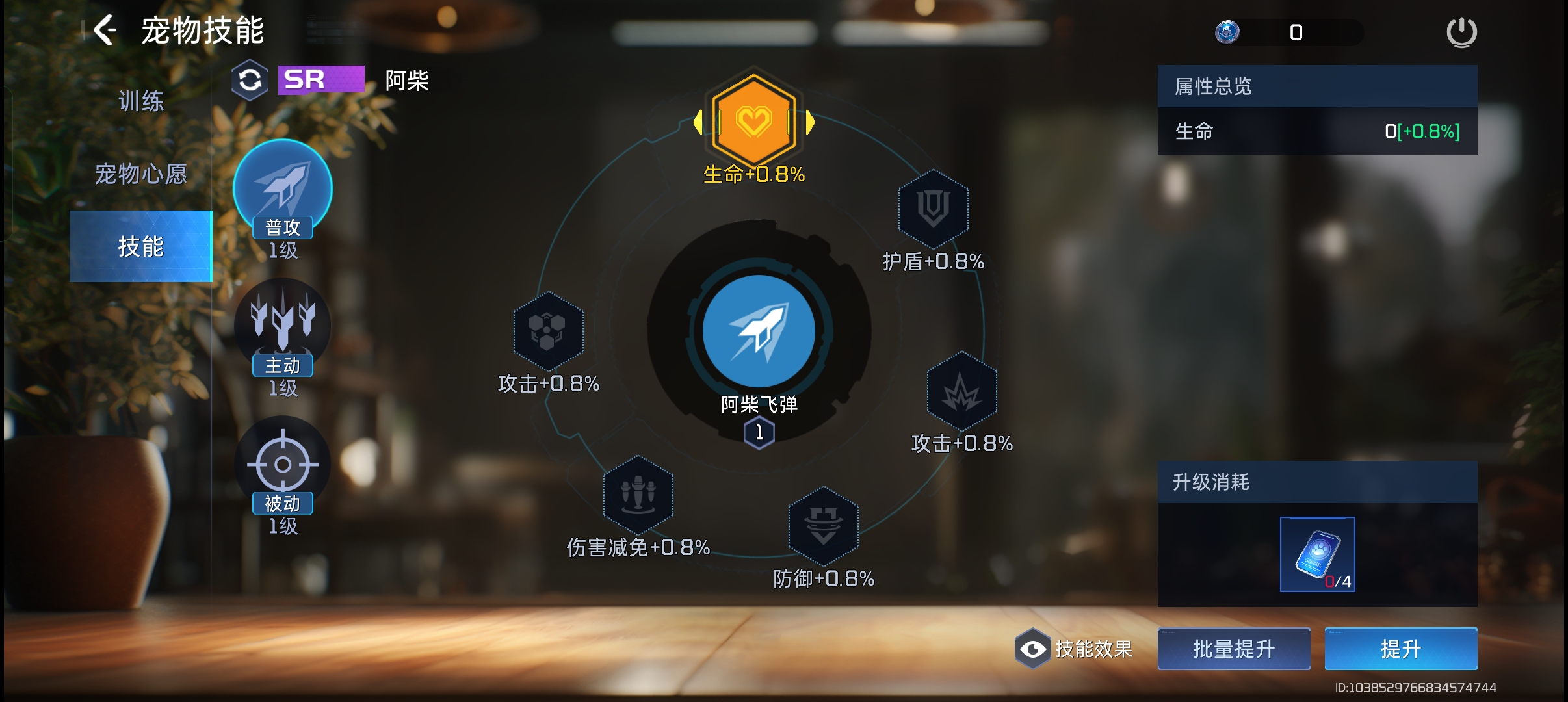
Task: Click the power icon in top-right corner
Action: [x=1461, y=32]
